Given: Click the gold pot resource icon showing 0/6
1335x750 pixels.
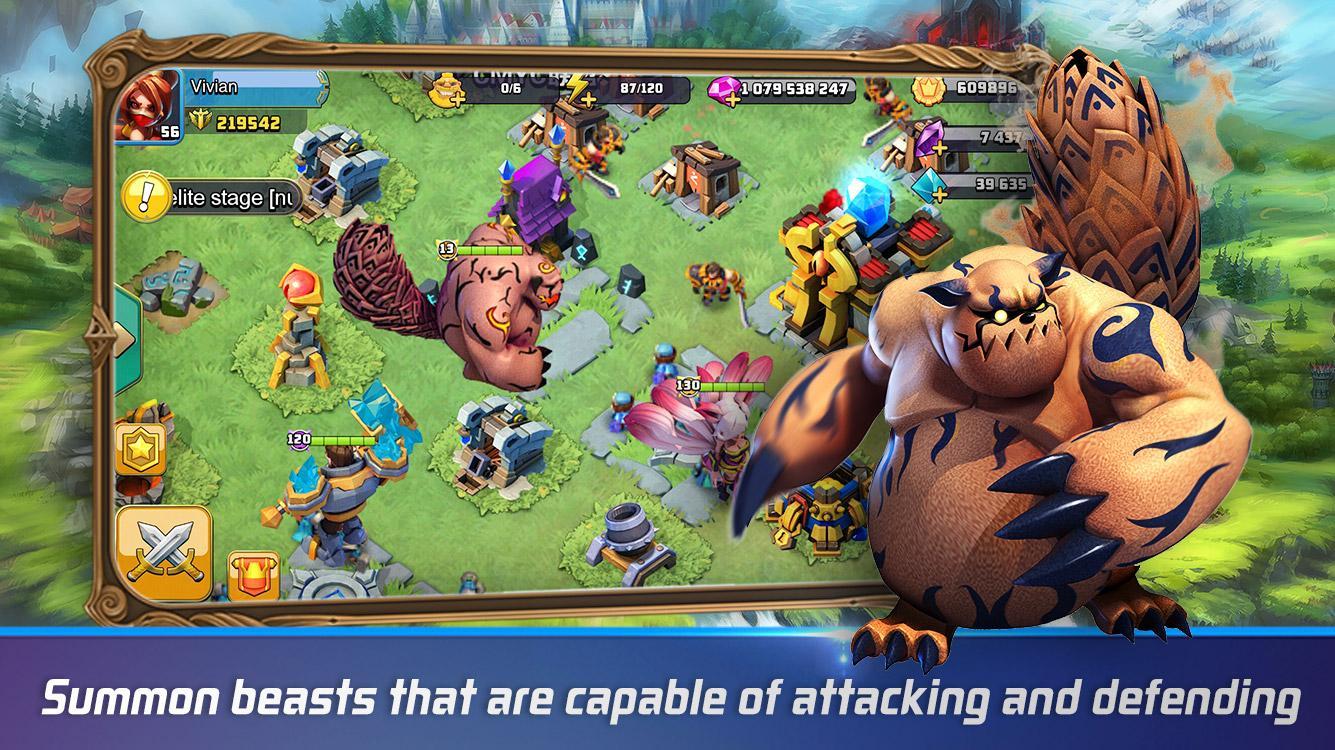Looking at the screenshot, I should click(x=446, y=89).
